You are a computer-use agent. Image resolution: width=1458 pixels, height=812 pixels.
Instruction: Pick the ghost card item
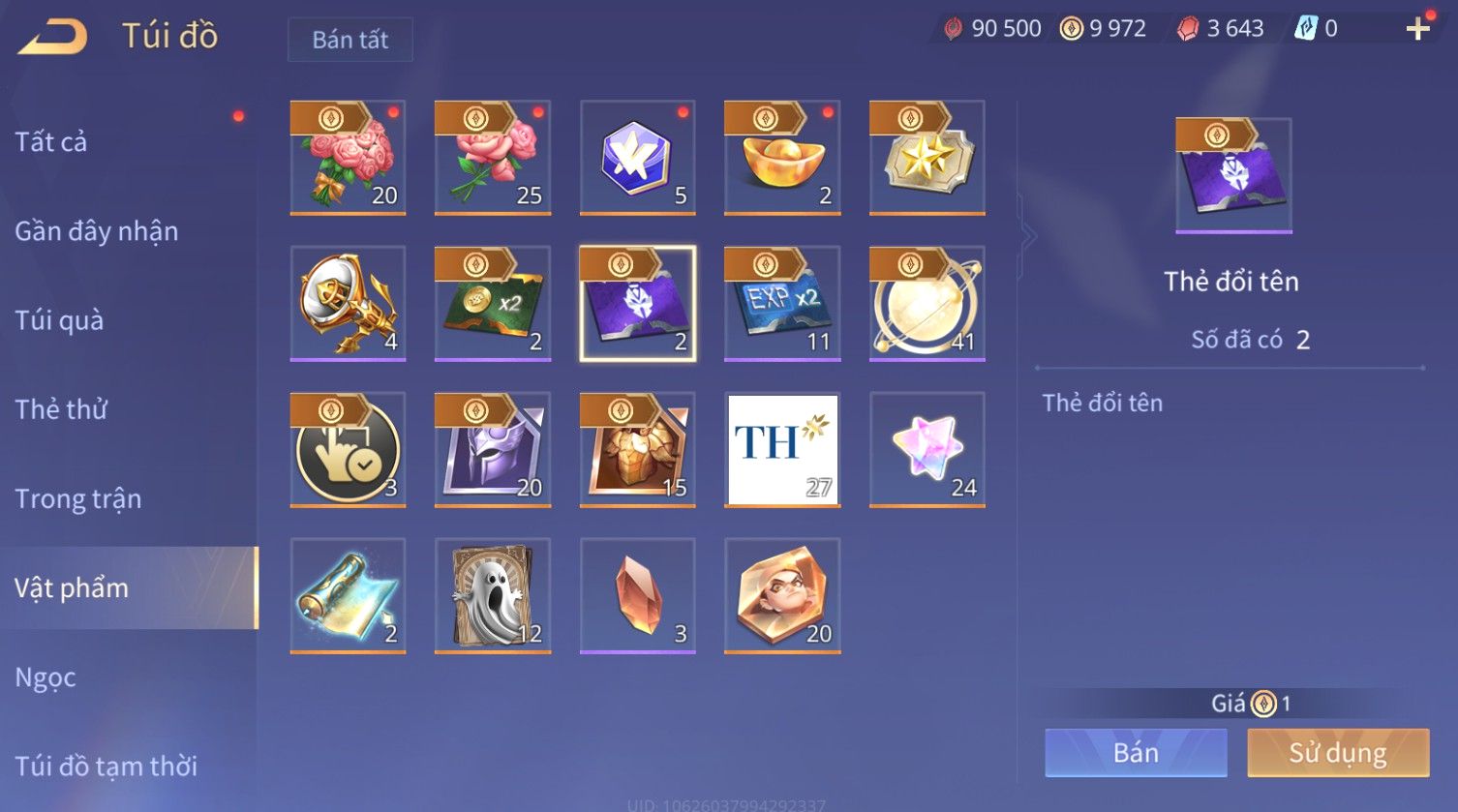(493, 595)
